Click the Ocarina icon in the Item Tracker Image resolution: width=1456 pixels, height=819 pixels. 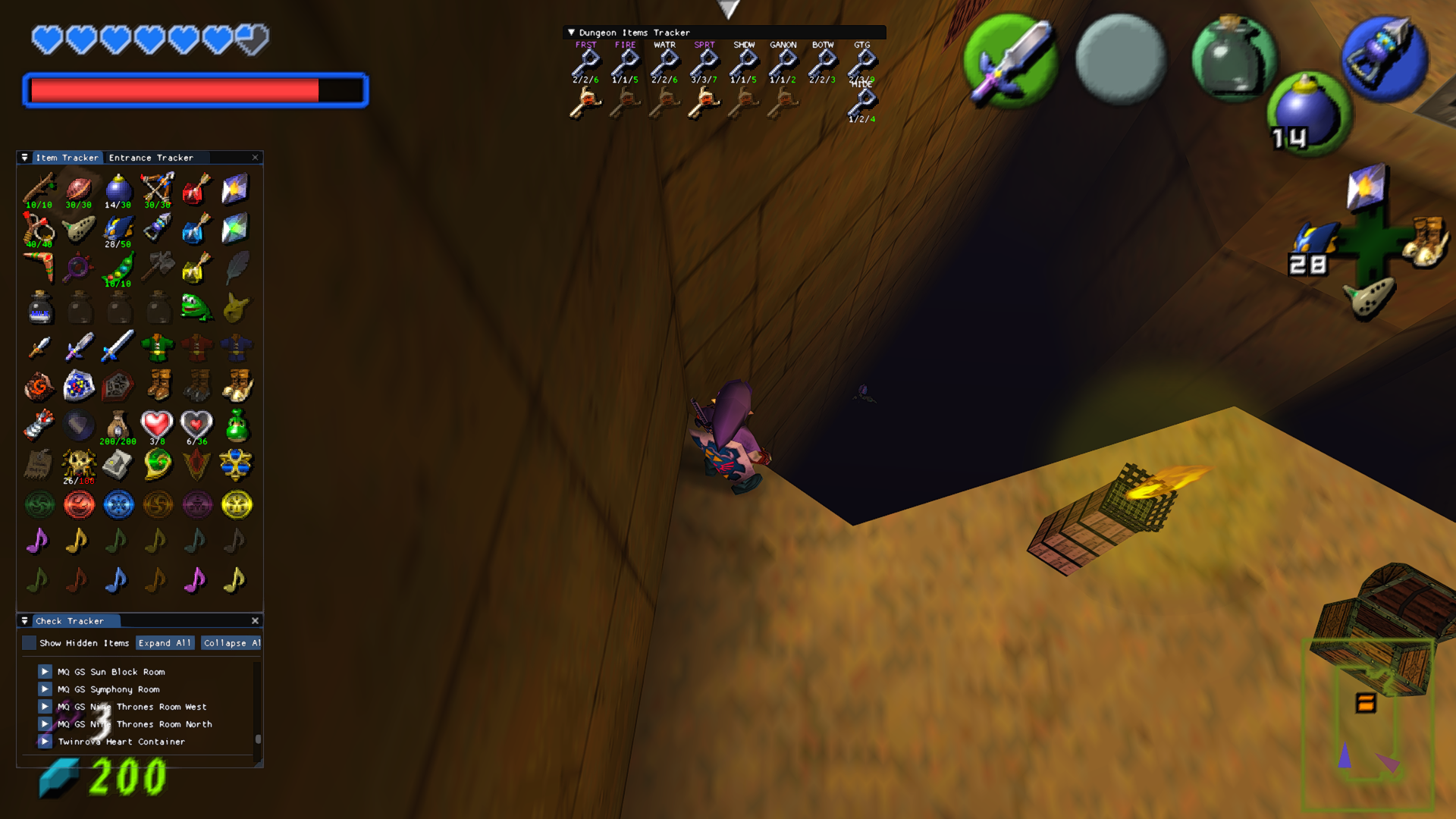(x=79, y=227)
